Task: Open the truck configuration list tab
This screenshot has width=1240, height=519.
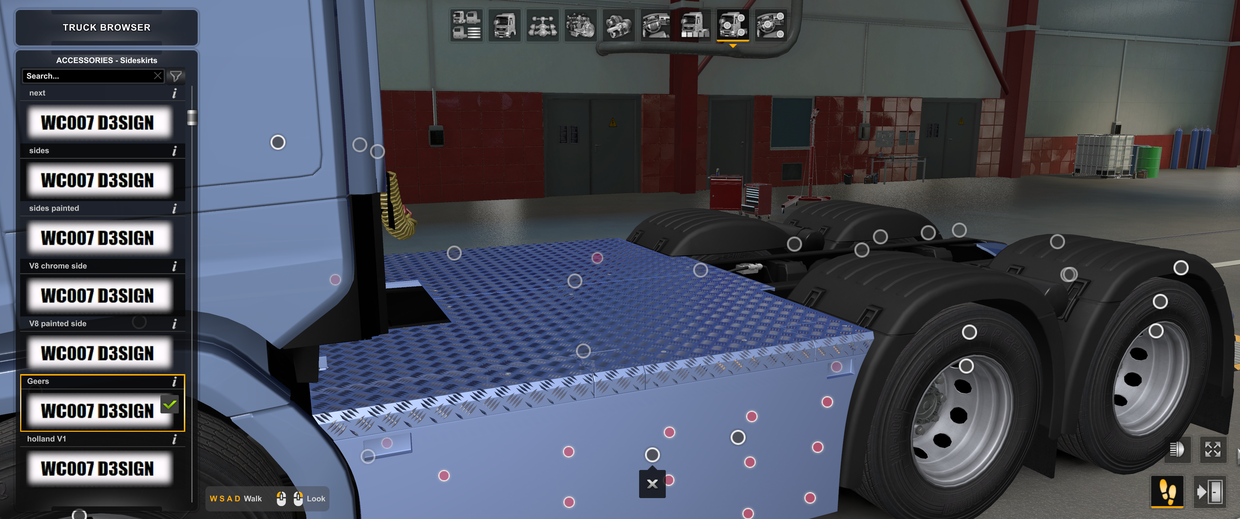Action: tap(466, 25)
